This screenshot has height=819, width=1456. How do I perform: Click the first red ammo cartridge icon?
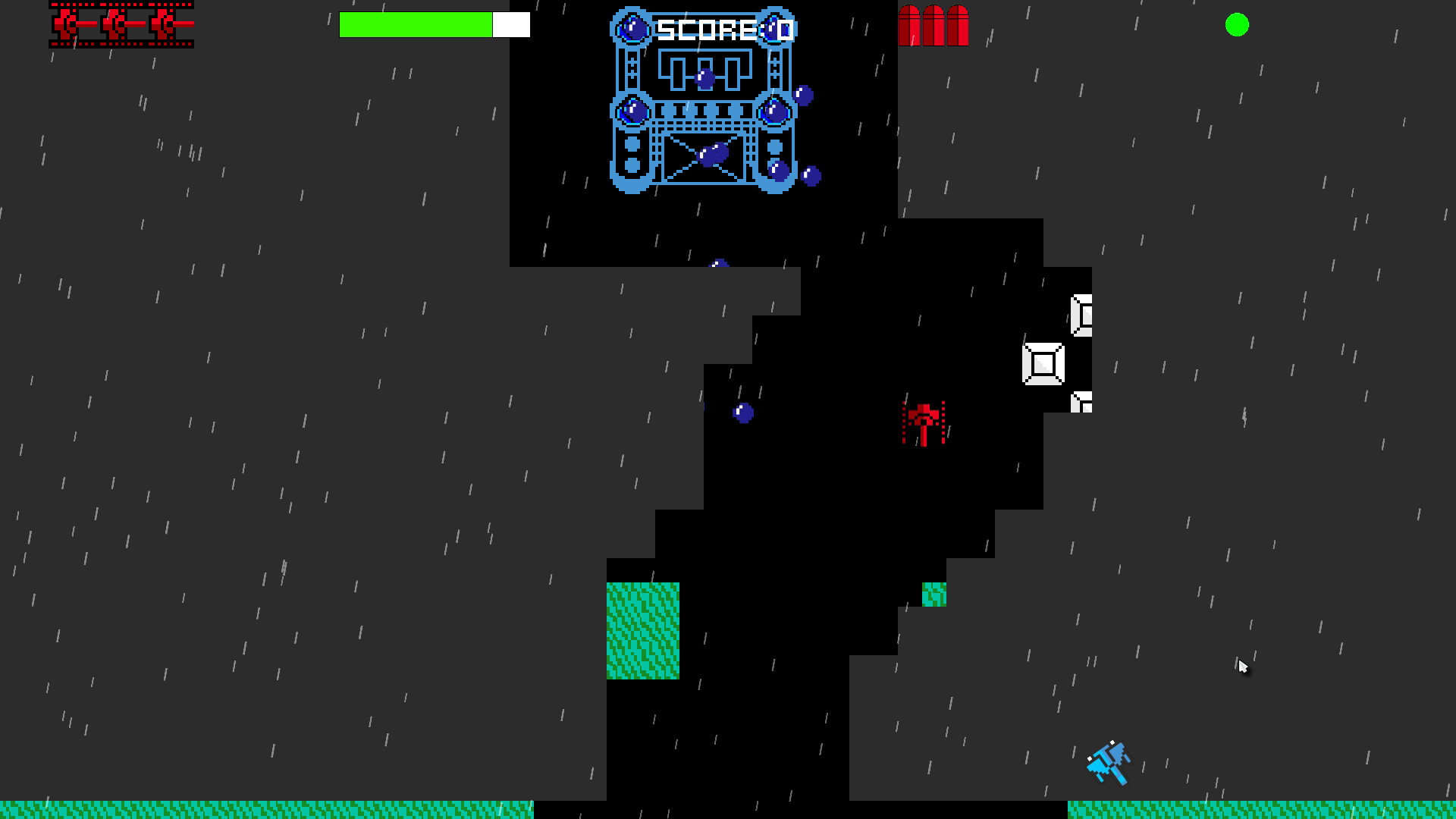pyautogui.click(x=909, y=25)
